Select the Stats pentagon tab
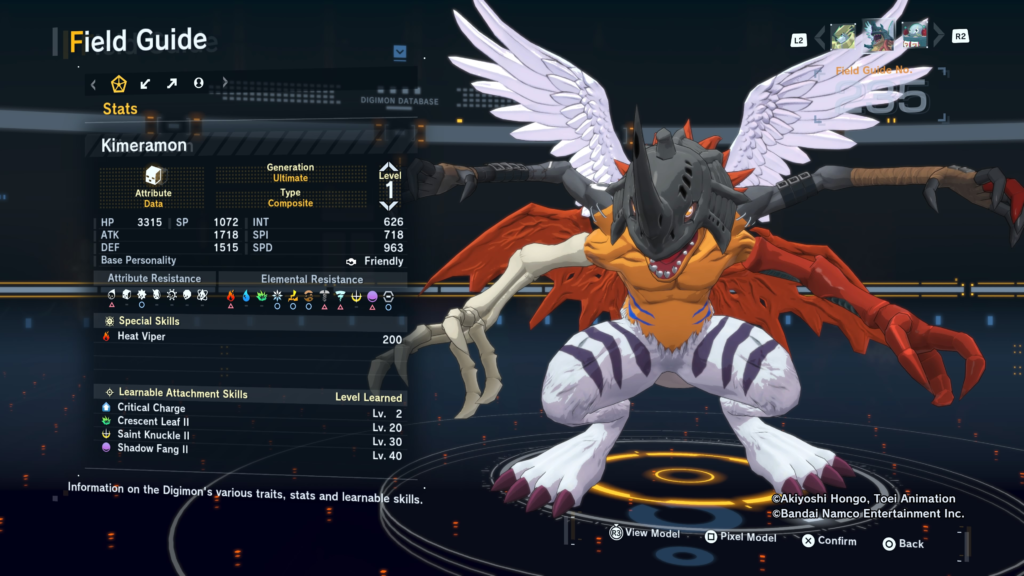Screen dimensions: 1024x576 pos(118,83)
